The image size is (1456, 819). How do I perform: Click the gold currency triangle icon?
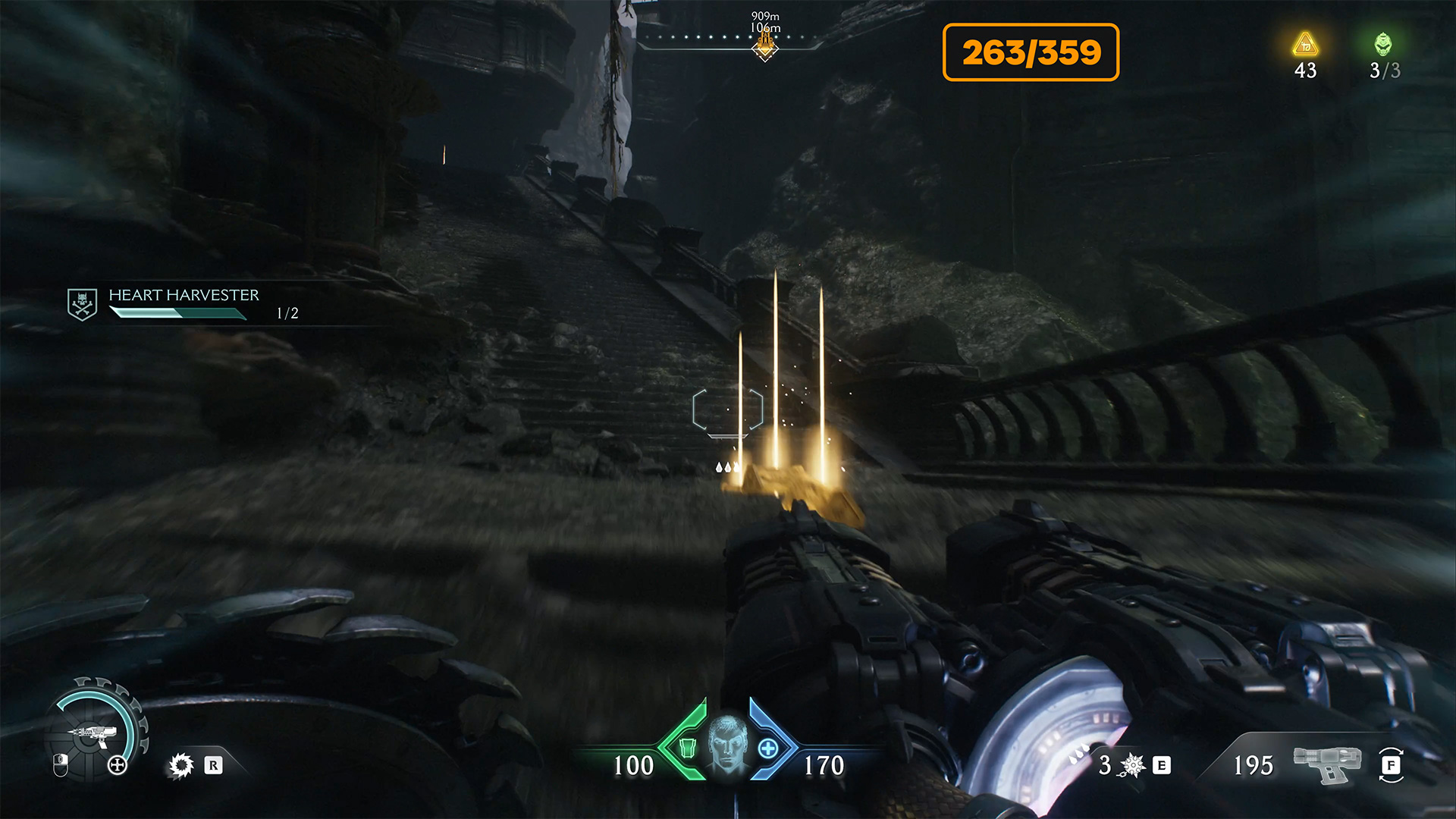[x=1305, y=45]
